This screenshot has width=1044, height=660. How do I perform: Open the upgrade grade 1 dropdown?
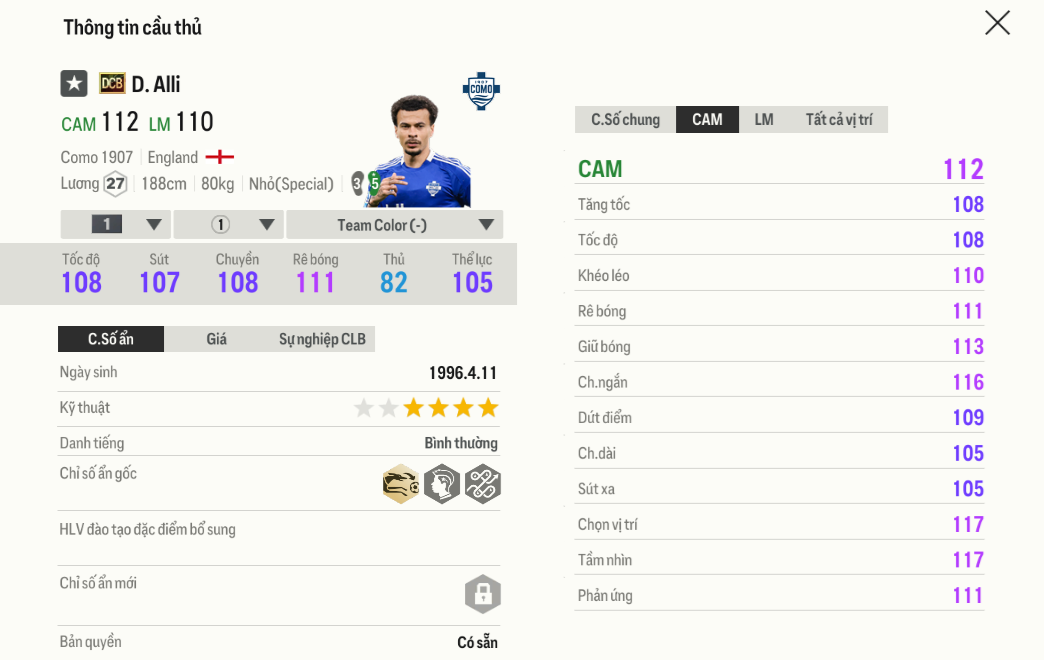[x=116, y=225]
